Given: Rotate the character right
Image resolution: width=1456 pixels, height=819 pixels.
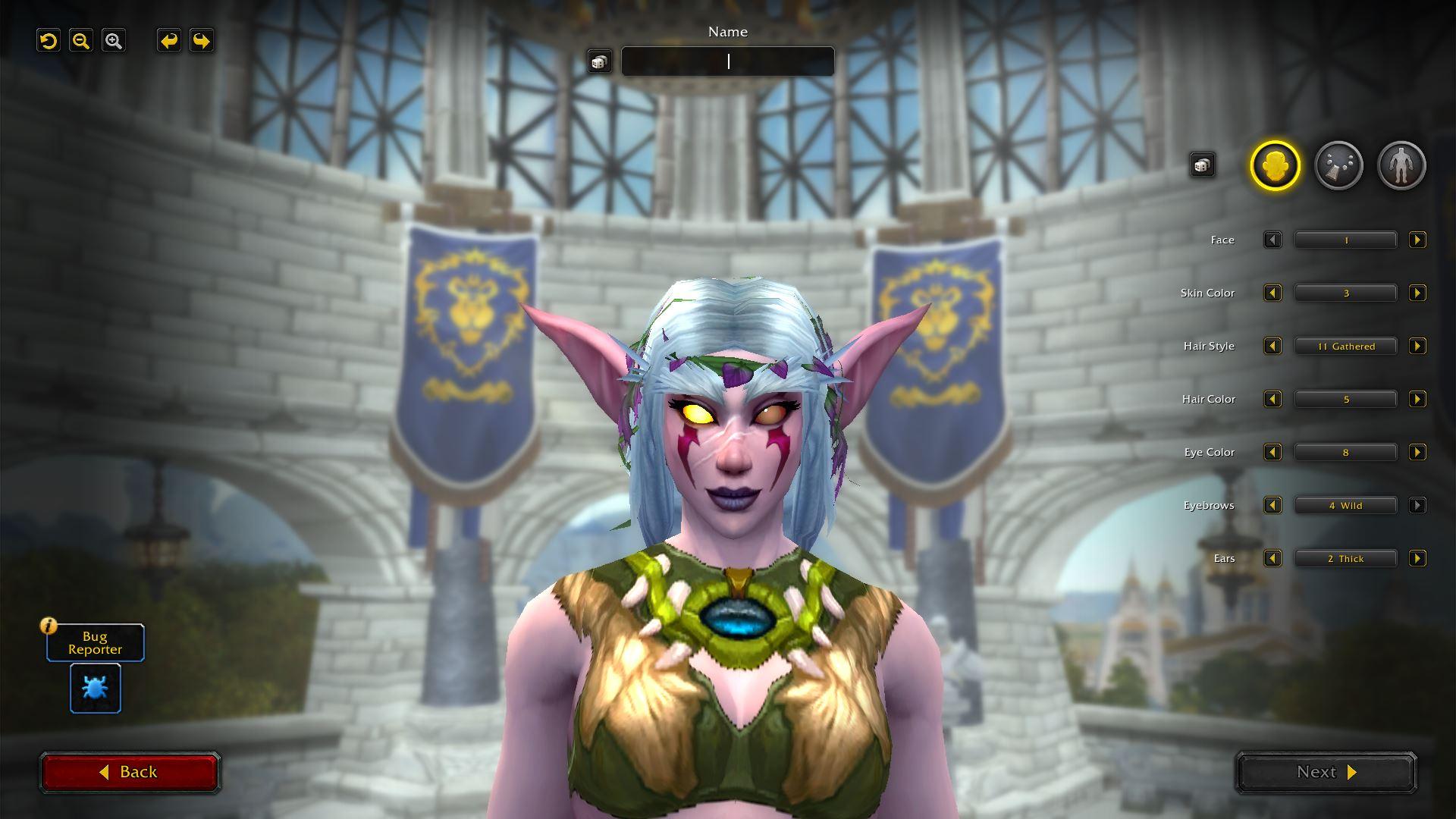Looking at the screenshot, I should coord(202,41).
